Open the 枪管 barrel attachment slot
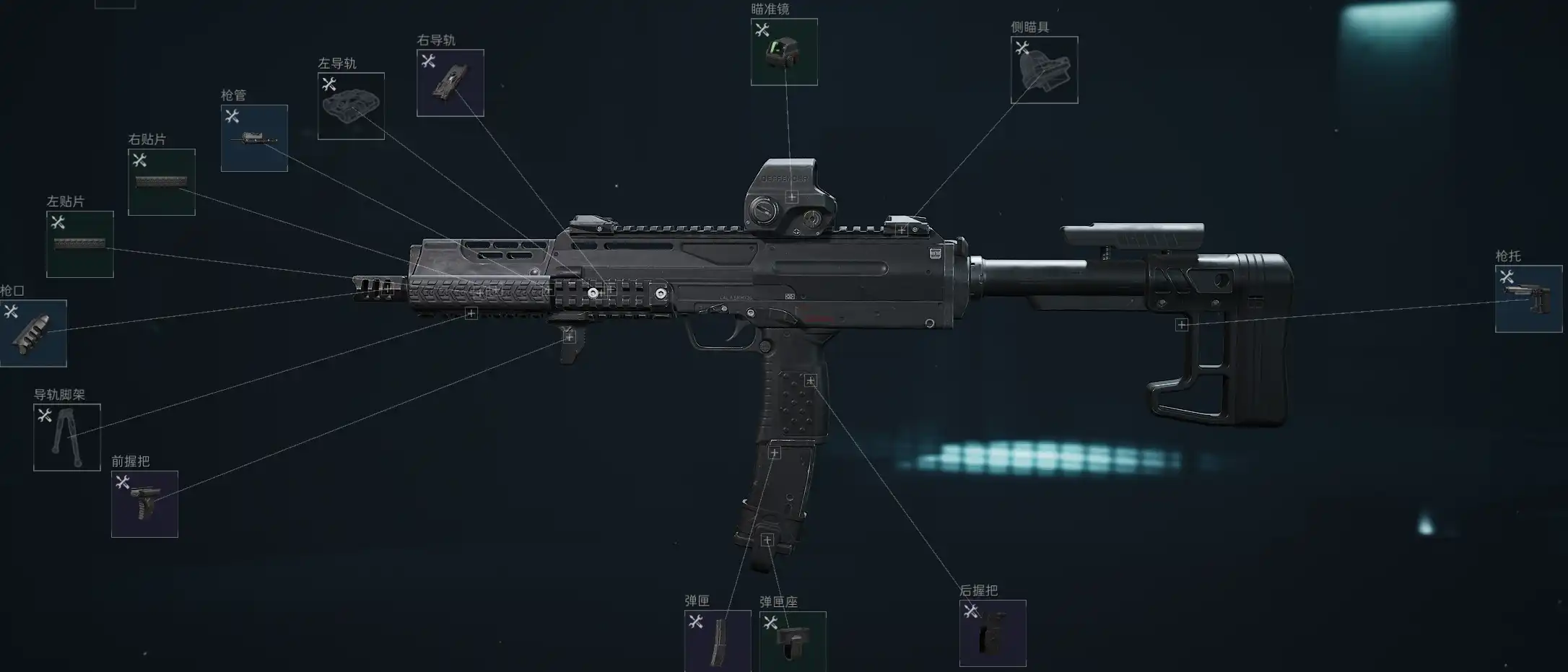The image size is (1568, 672). tap(254, 138)
